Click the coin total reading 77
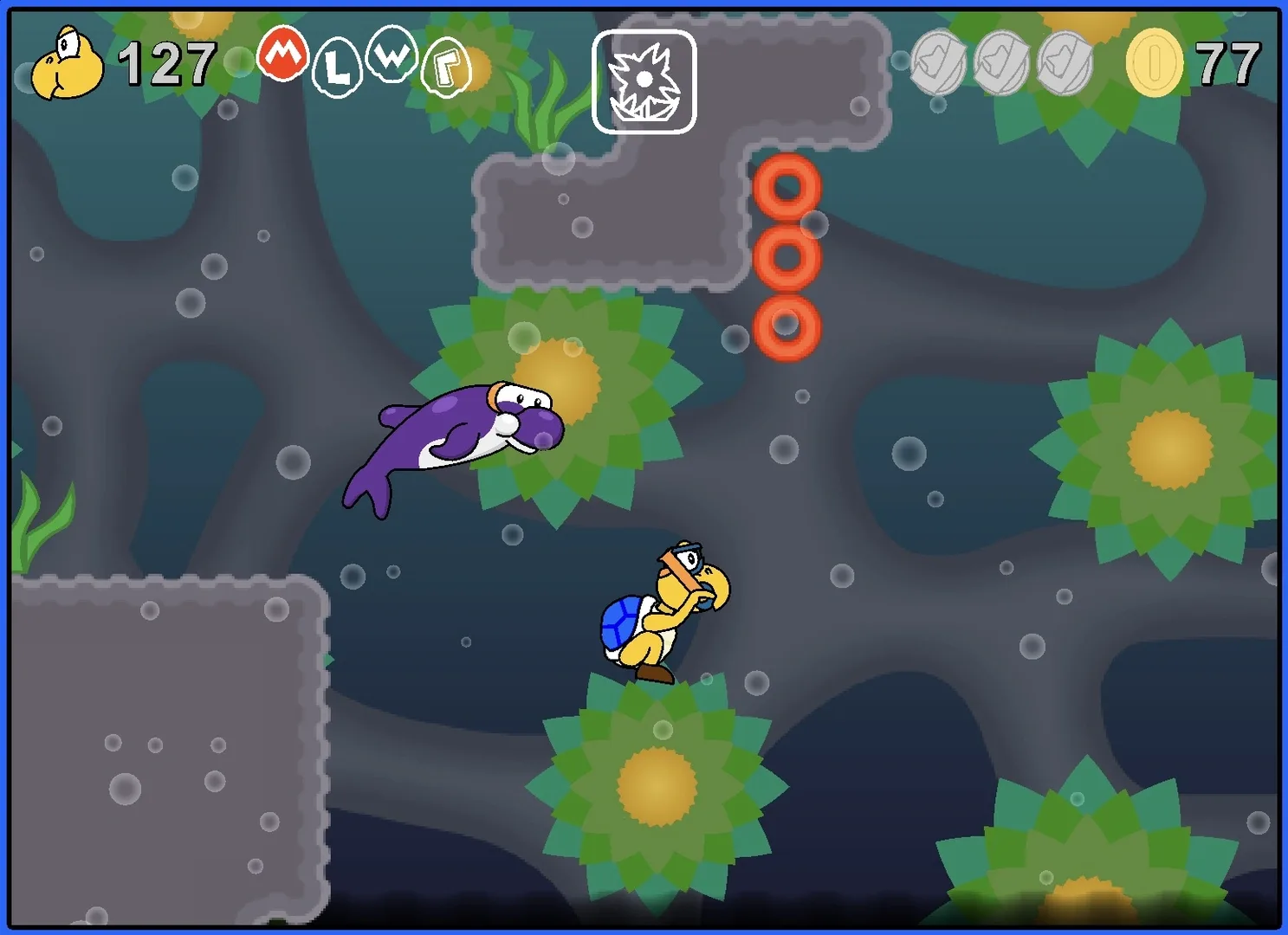 click(x=1228, y=62)
